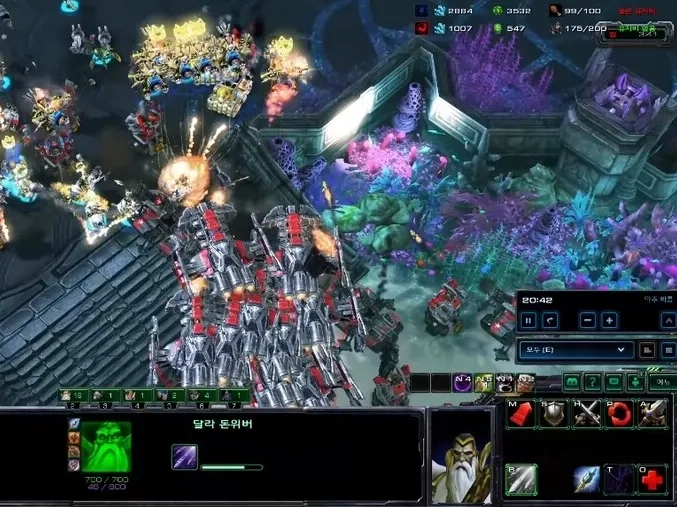Activate the blue spear ability icon
This screenshot has width=677, height=507.
click(x=587, y=479)
